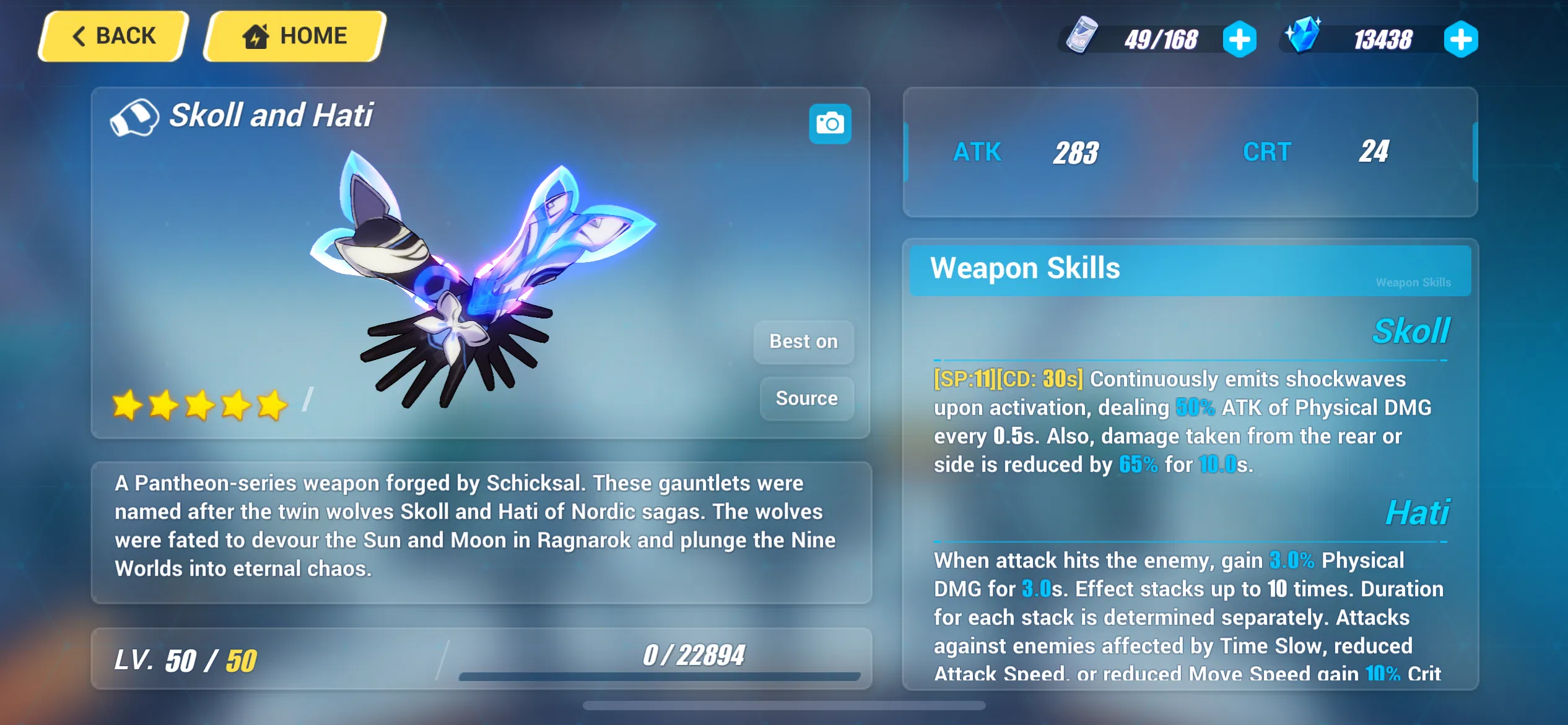Open the Source button
The width and height of the screenshot is (1568, 725).
(806, 398)
